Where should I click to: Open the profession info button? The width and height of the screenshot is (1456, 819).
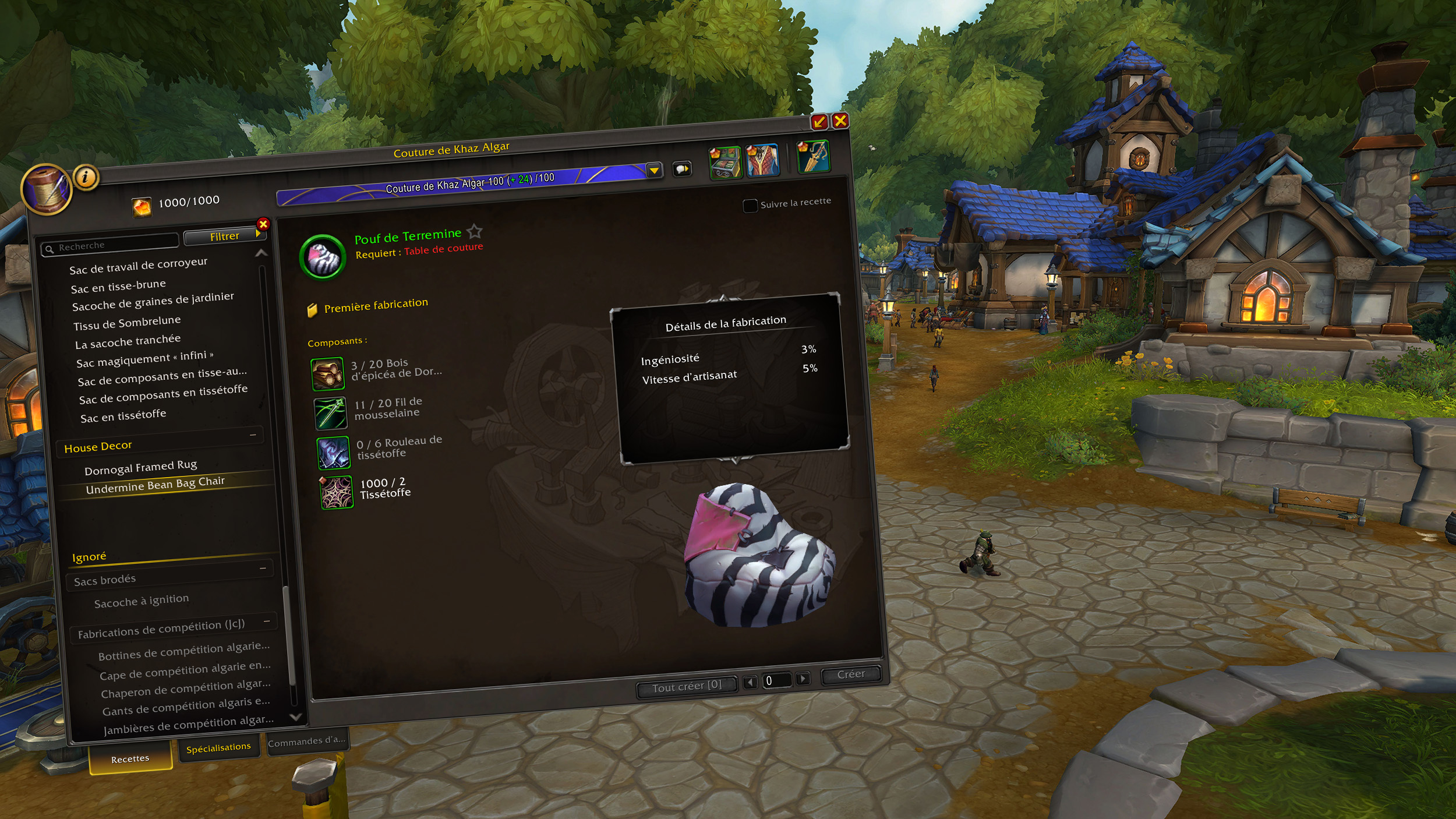86,176
